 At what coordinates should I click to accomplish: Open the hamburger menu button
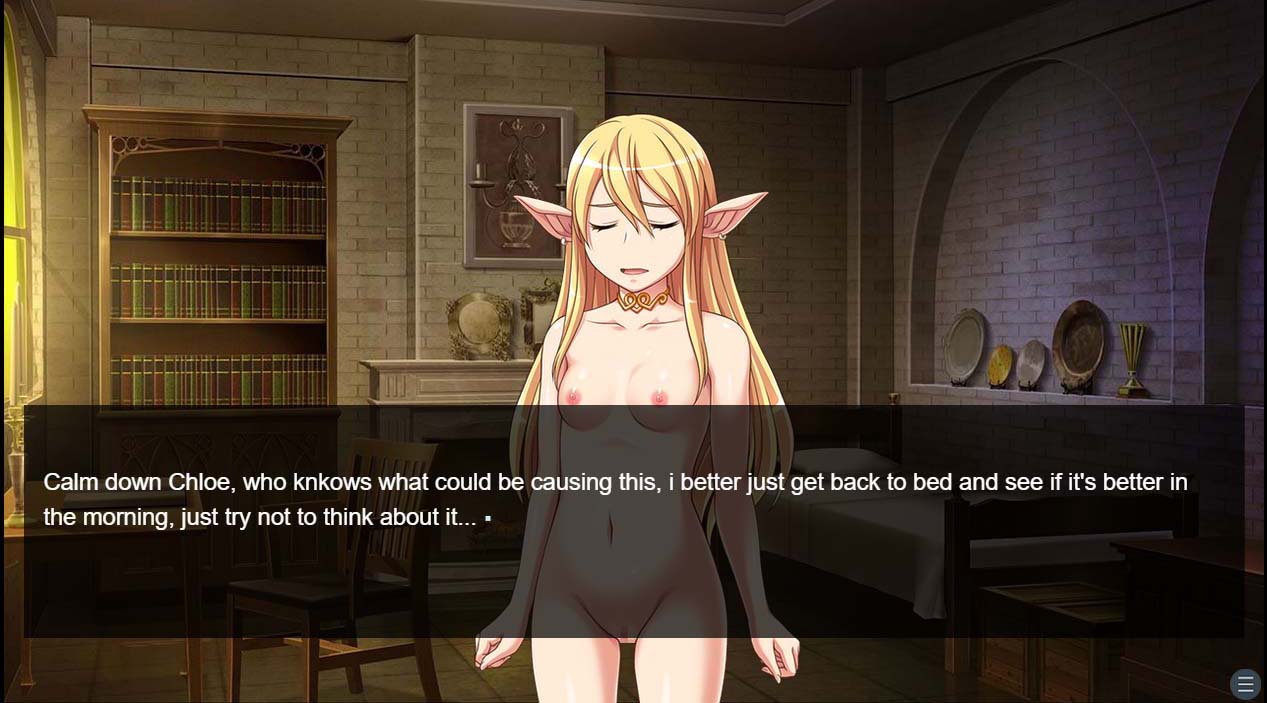coord(1245,684)
